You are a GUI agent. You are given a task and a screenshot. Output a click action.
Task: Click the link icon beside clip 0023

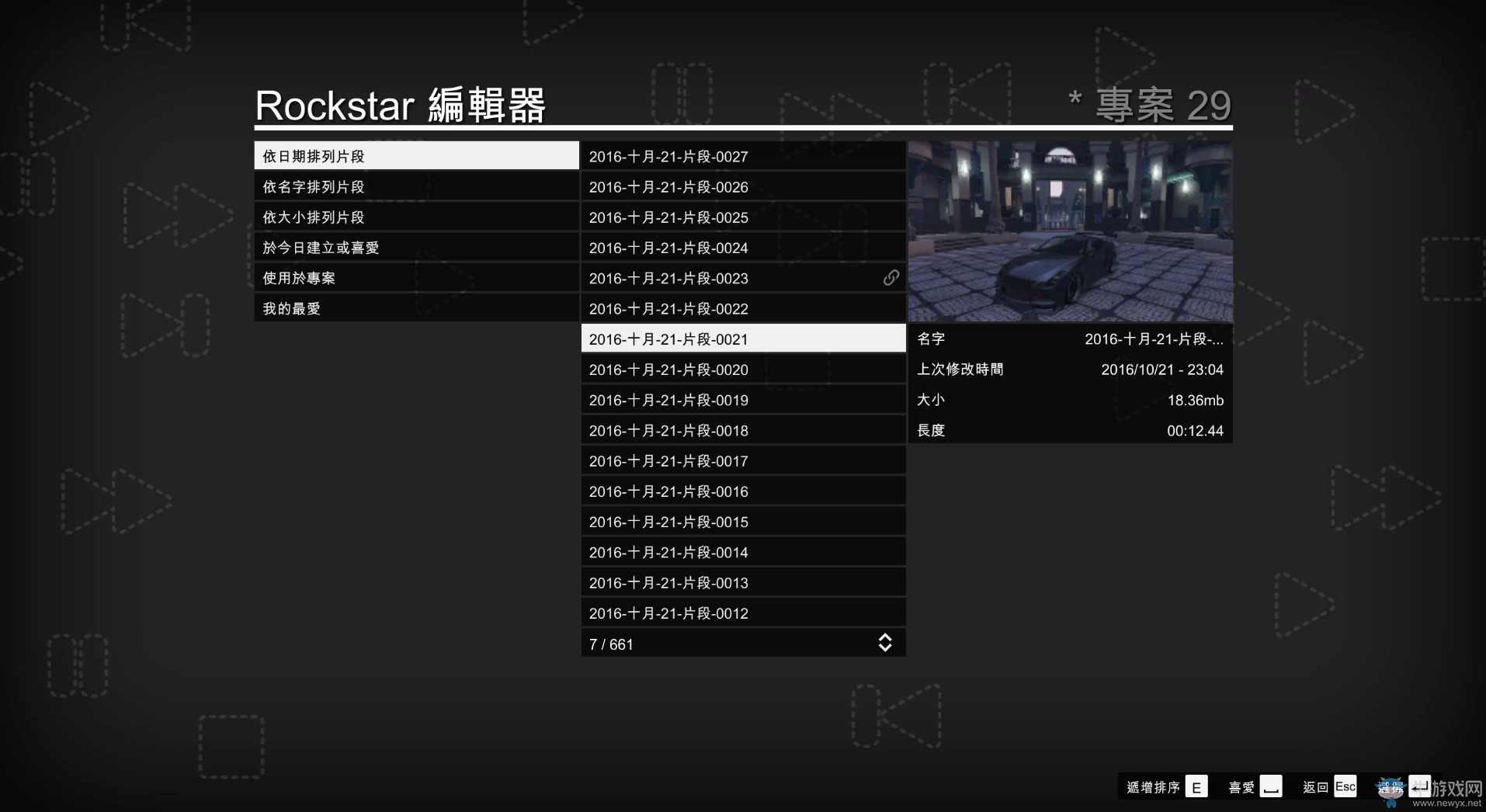pyautogui.click(x=891, y=278)
